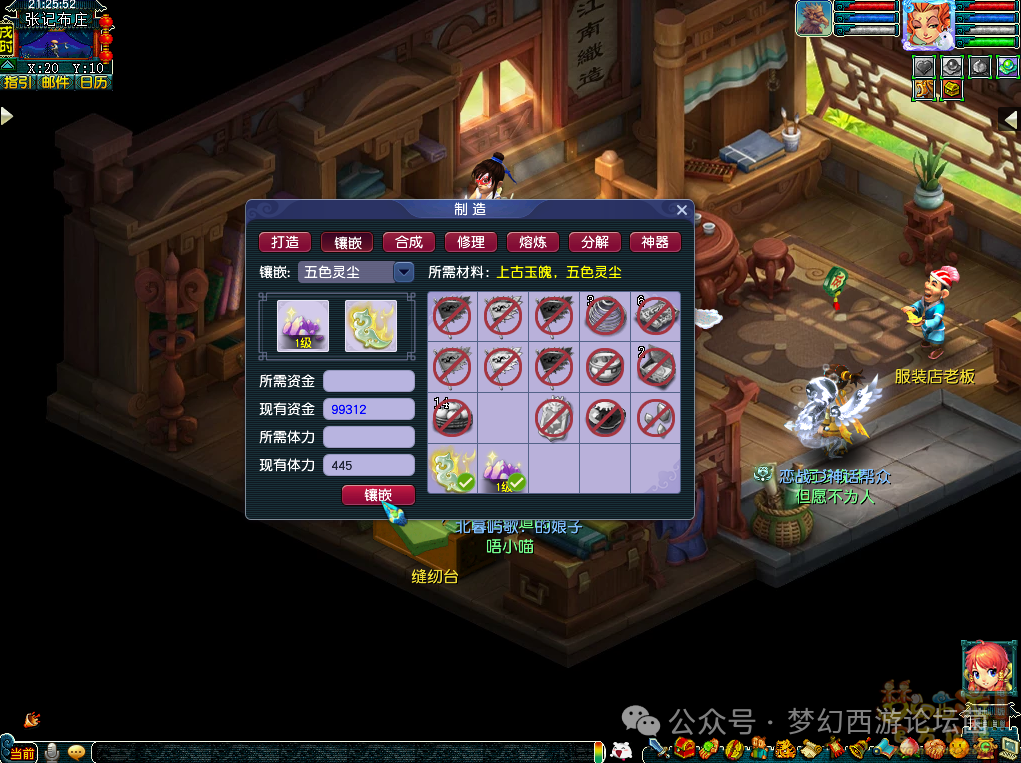Expand the 五色灵尘 inlay dropdown

[404, 272]
